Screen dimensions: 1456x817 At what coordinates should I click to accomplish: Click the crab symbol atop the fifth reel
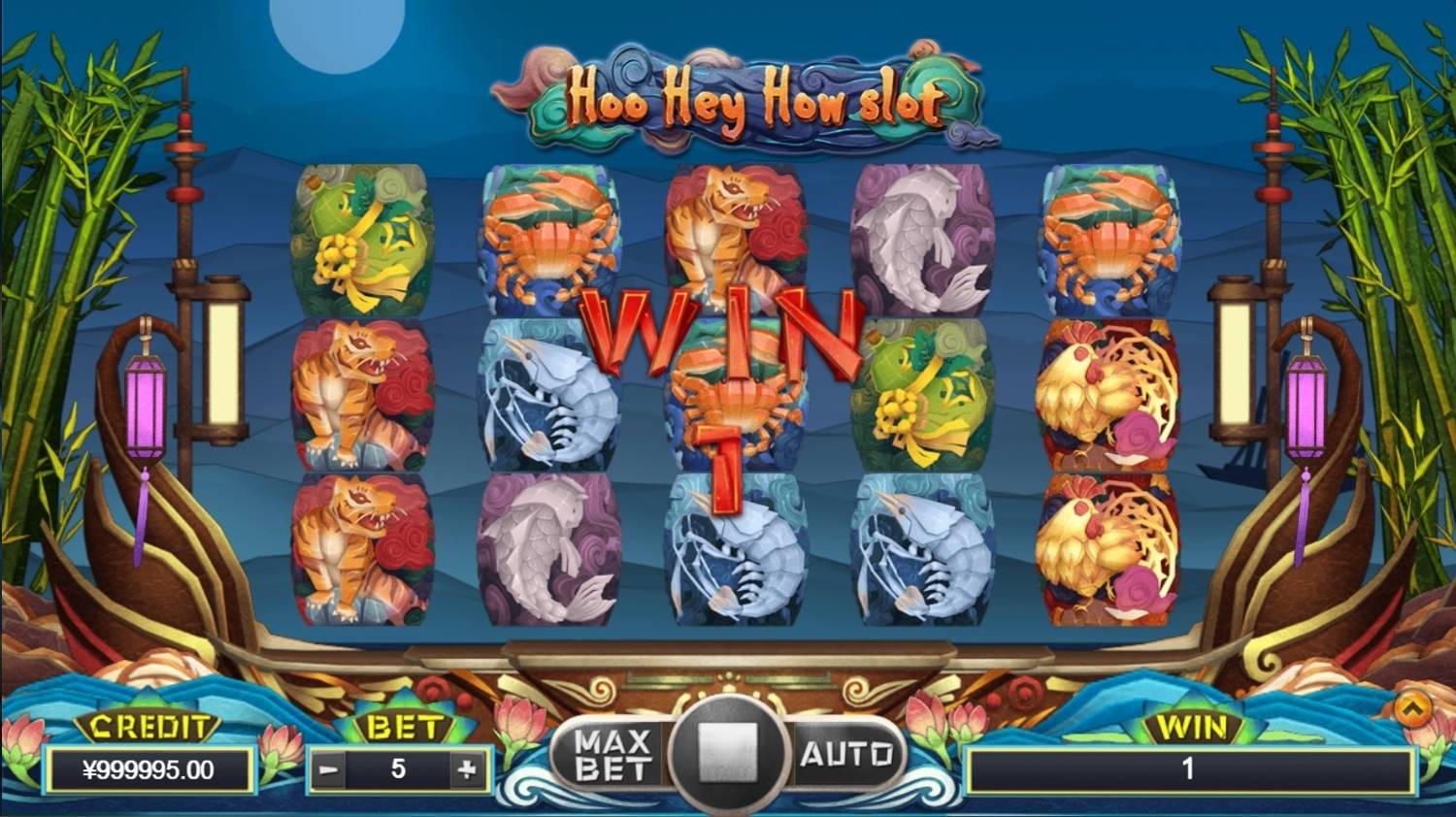click(x=1111, y=238)
